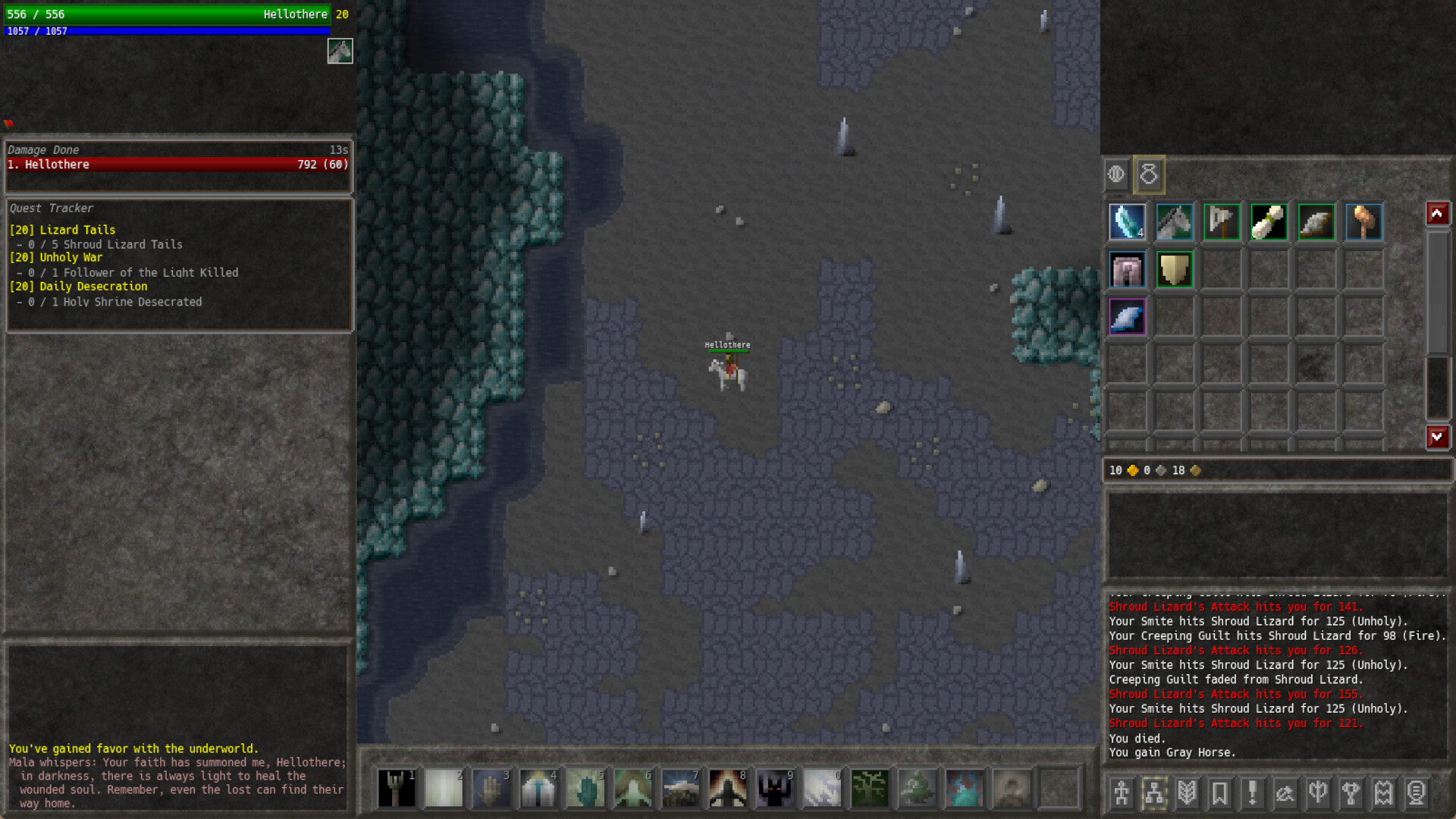1456x819 pixels.
Task: Cast the Smite spell in hotbar slot 4
Action: 538,789
